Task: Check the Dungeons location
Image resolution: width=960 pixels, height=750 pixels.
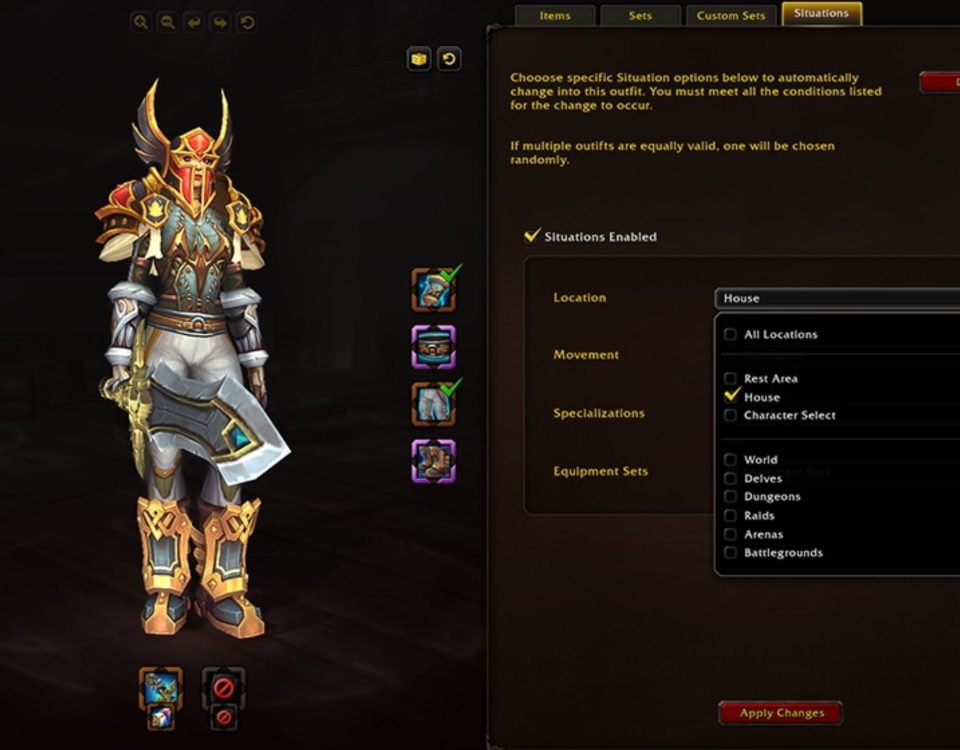Action: (731, 496)
